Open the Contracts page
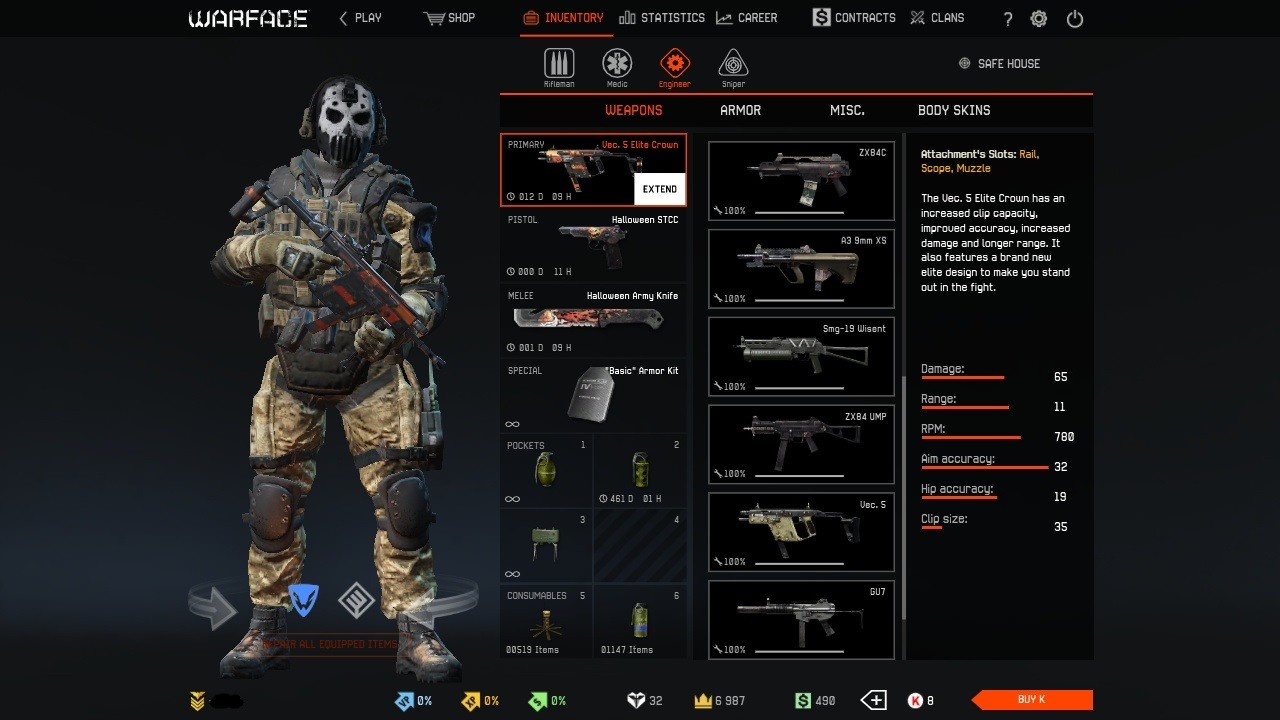This screenshot has width=1280, height=720. click(853, 18)
